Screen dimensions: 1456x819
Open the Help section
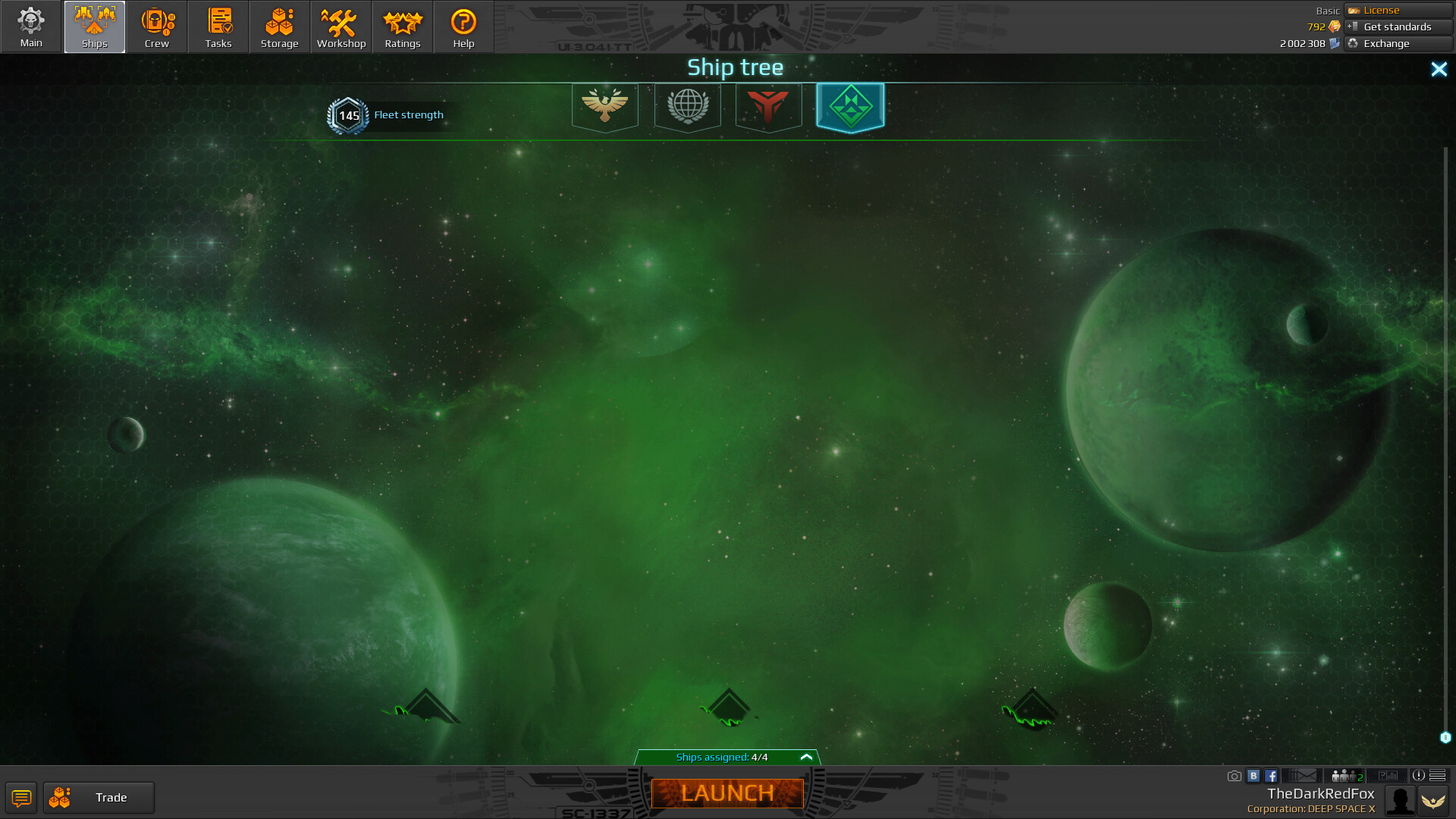coord(463,27)
